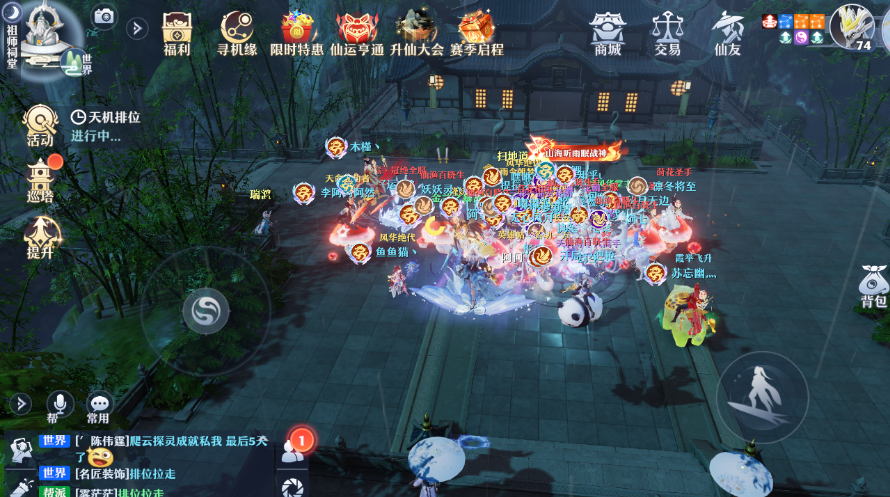Open the 背包 bag

pos(873,286)
